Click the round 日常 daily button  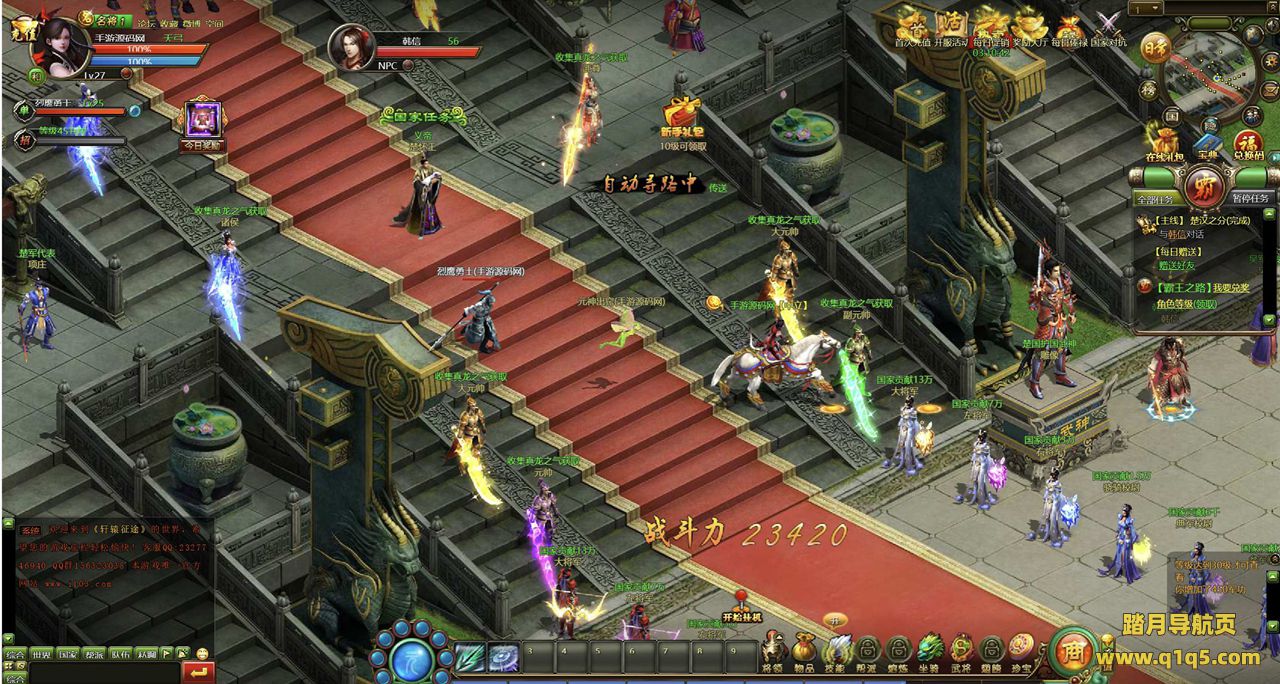pyautogui.click(x=1157, y=48)
